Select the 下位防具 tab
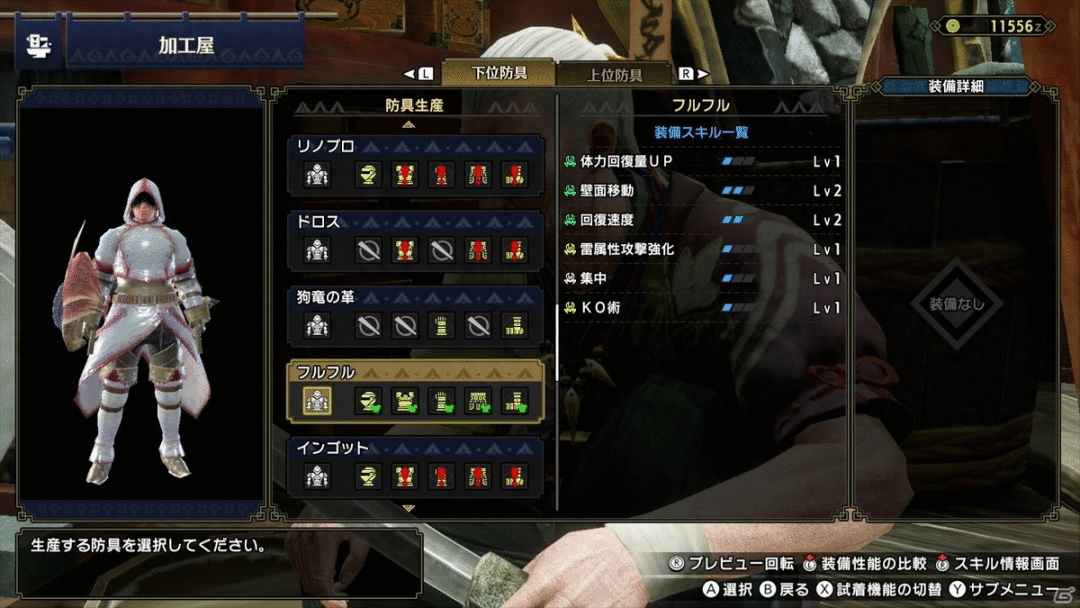 [x=498, y=73]
